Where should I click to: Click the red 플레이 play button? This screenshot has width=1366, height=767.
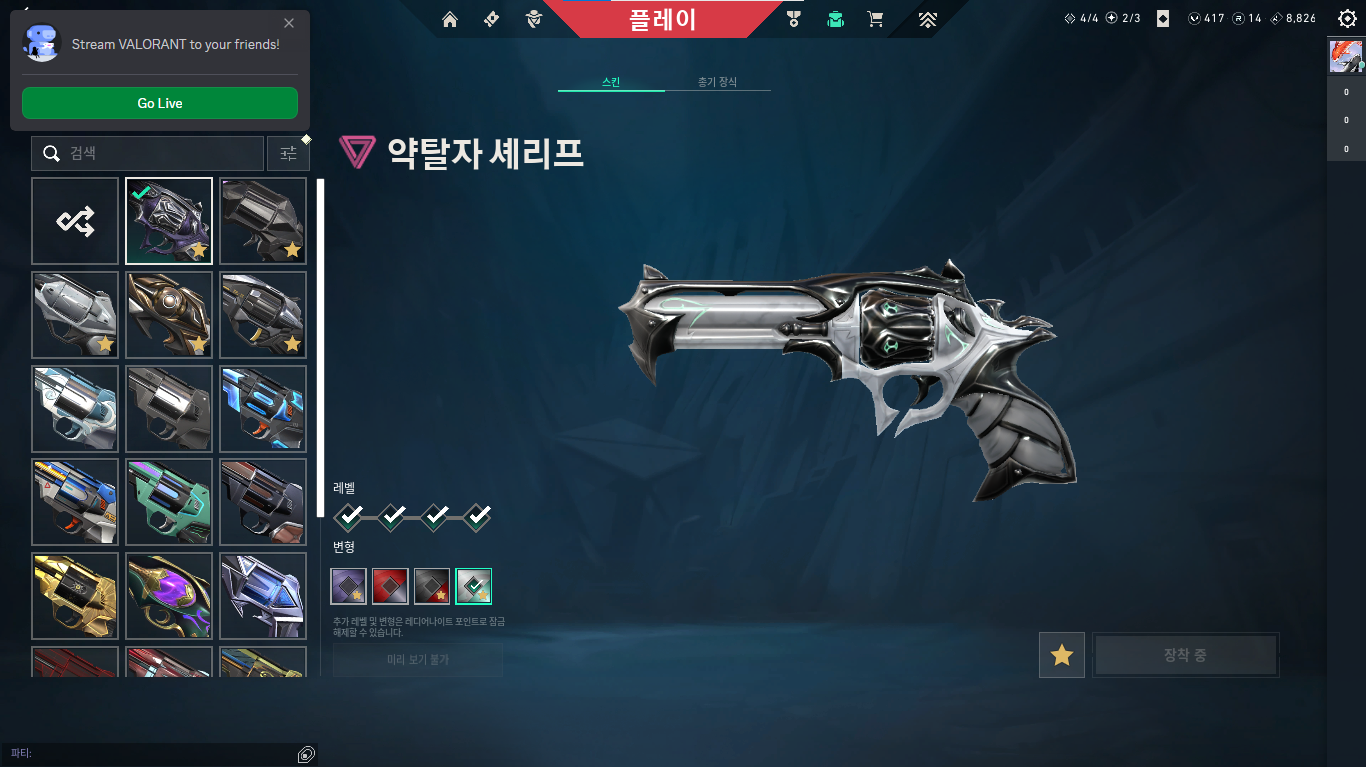(x=662, y=19)
